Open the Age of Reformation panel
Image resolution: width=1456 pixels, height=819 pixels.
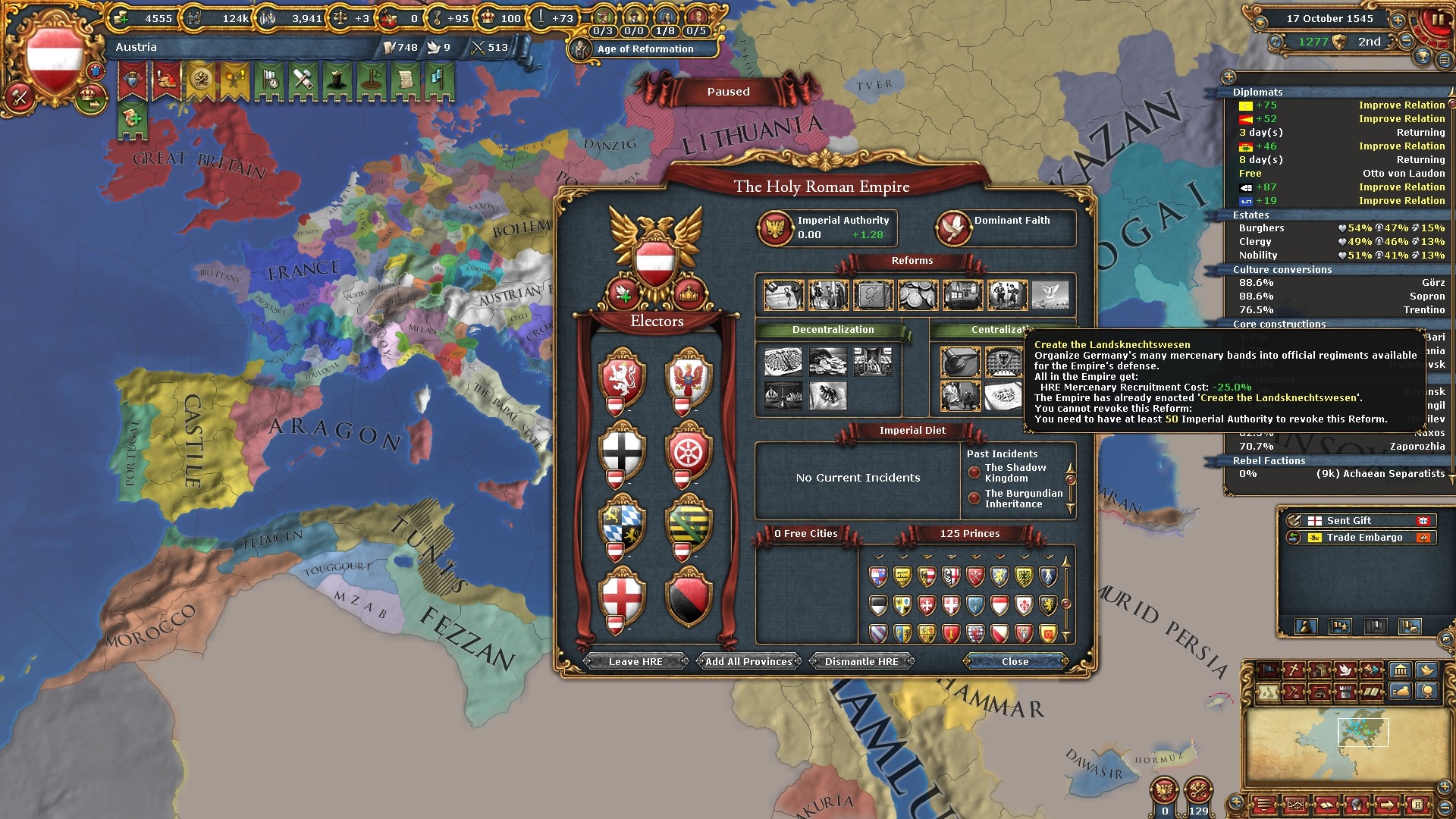pyautogui.click(x=645, y=49)
